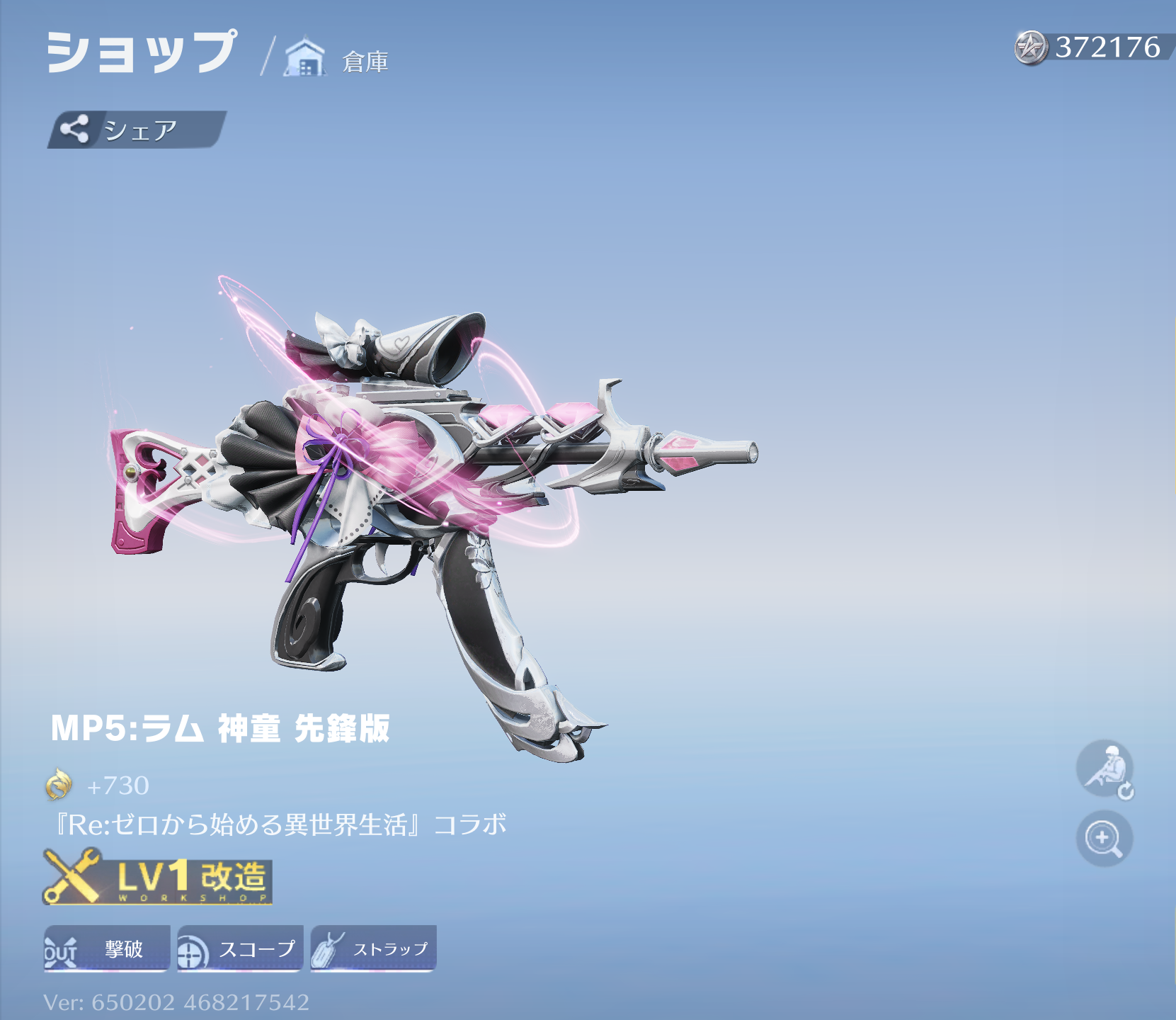Switch to the 撃破 tab
The image size is (1176, 1020).
point(106,950)
